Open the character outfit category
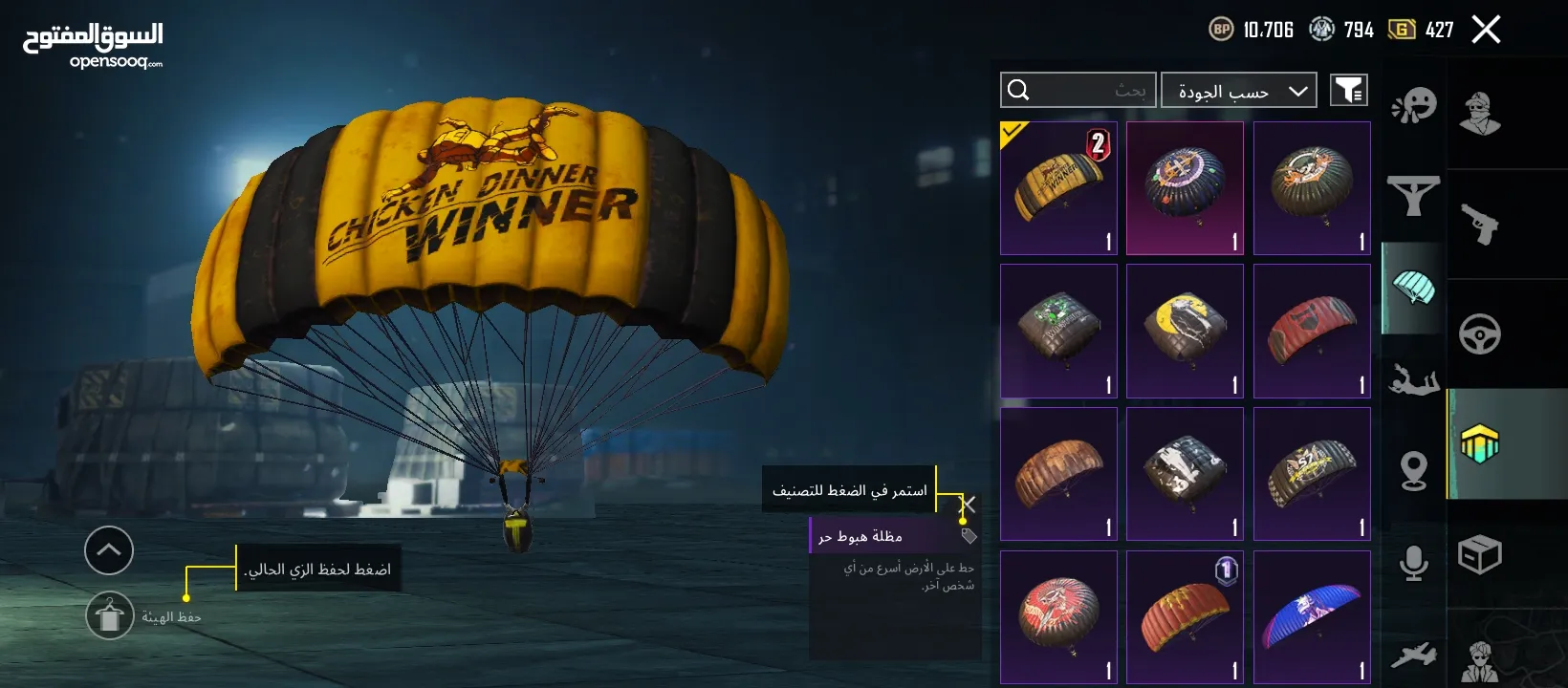 pos(1479,113)
